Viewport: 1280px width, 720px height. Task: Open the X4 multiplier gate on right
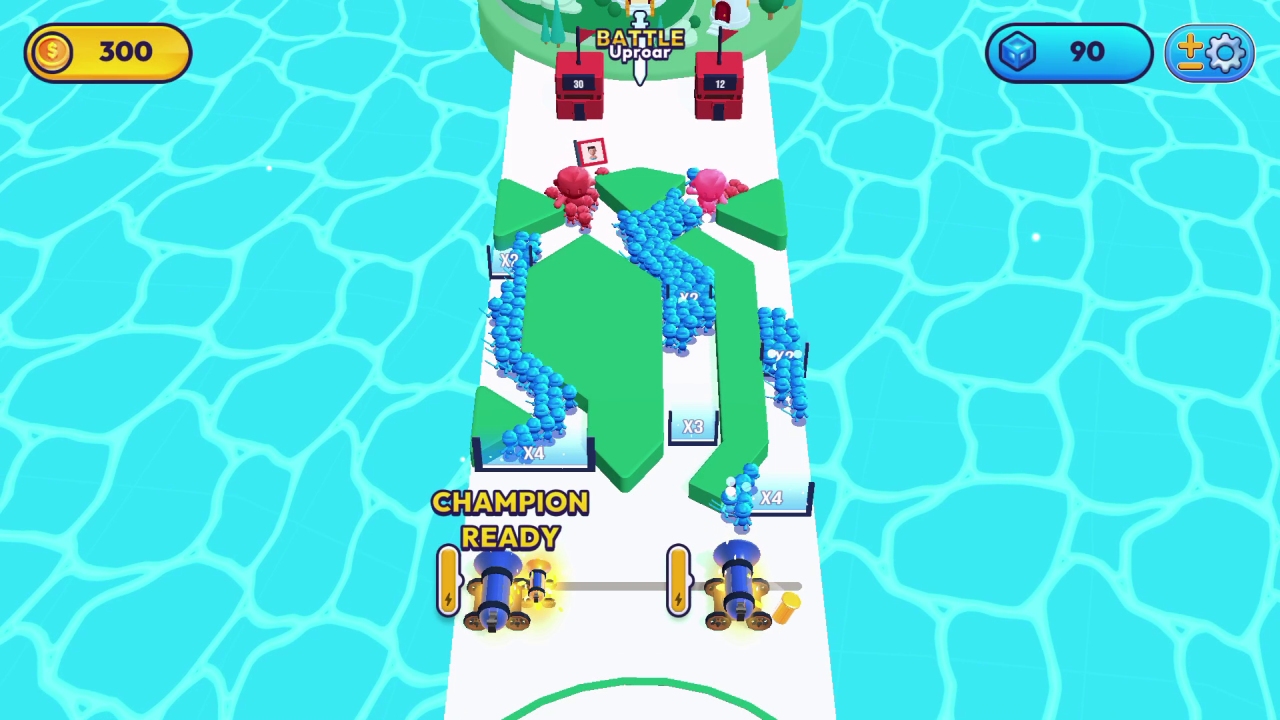[772, 498]
